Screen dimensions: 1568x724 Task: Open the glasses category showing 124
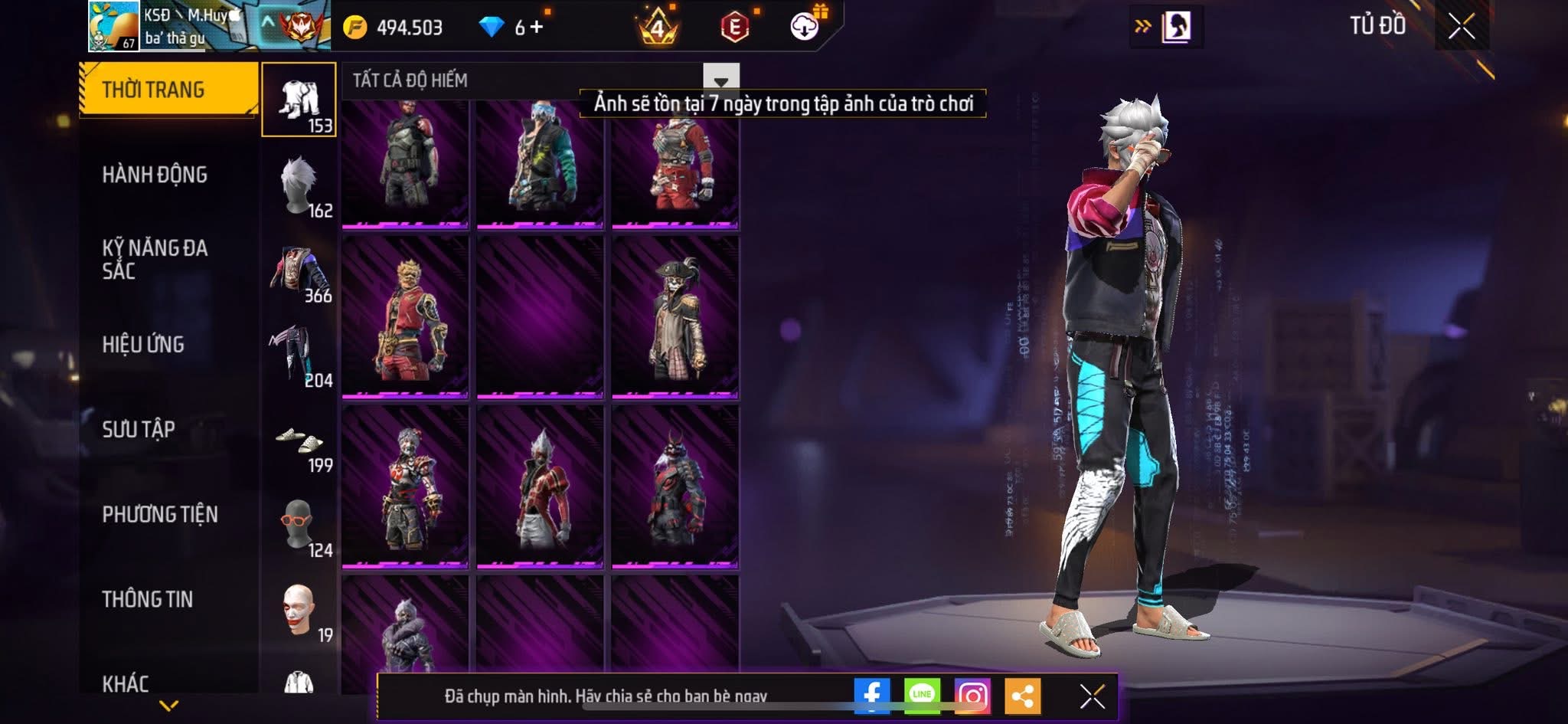[299, 527]
